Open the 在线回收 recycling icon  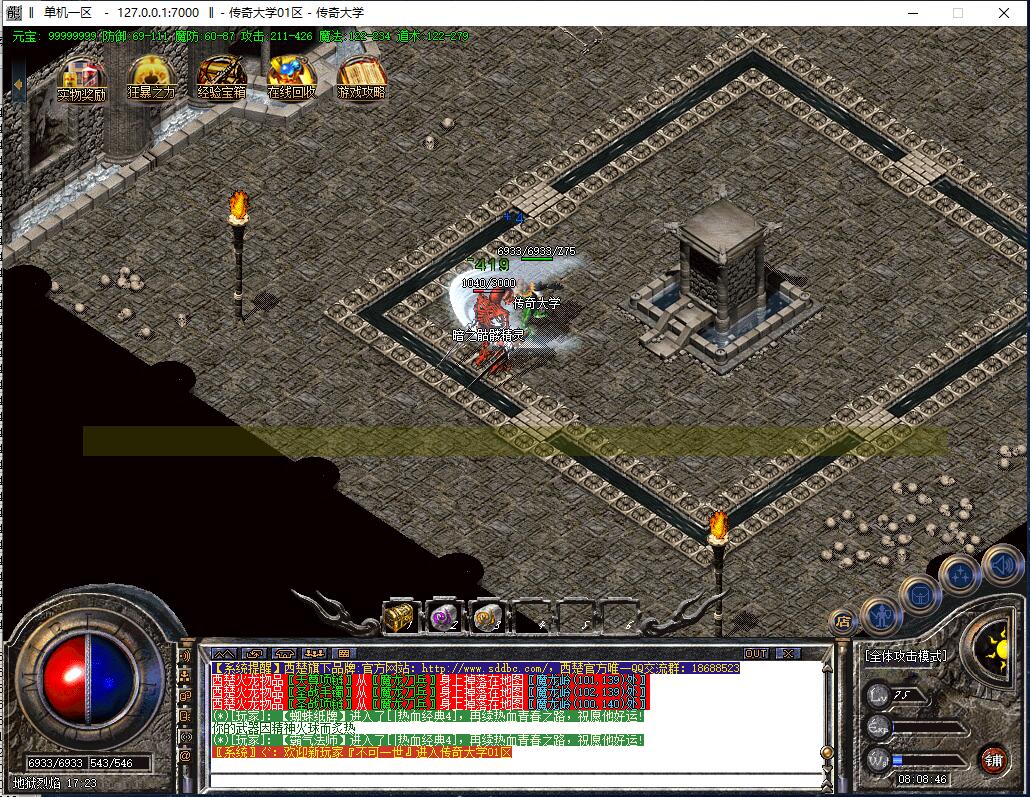[291, 77]
